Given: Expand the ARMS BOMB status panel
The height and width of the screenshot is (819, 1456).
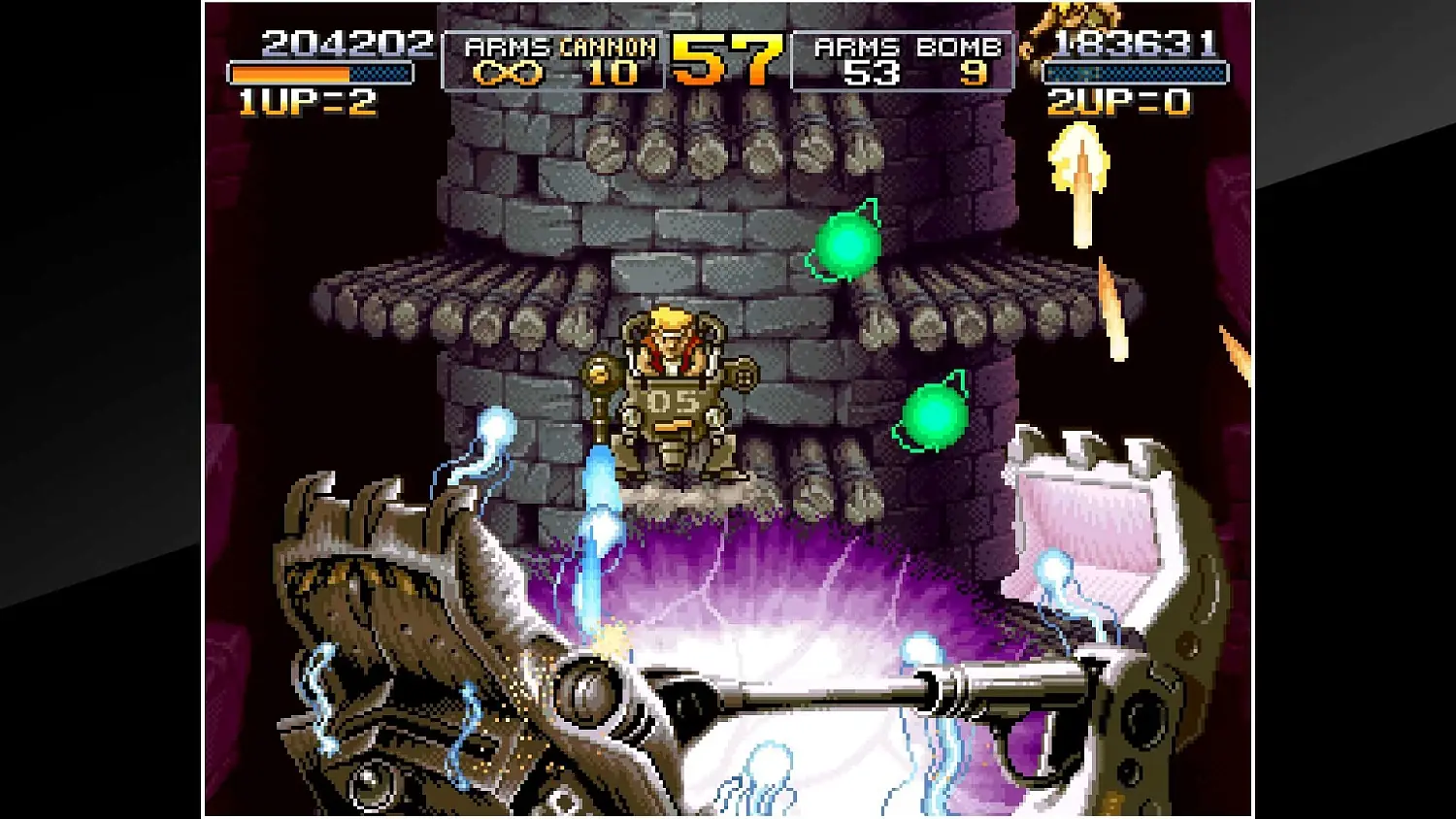Looking at the screenshot, I should (x=903, y=58).
